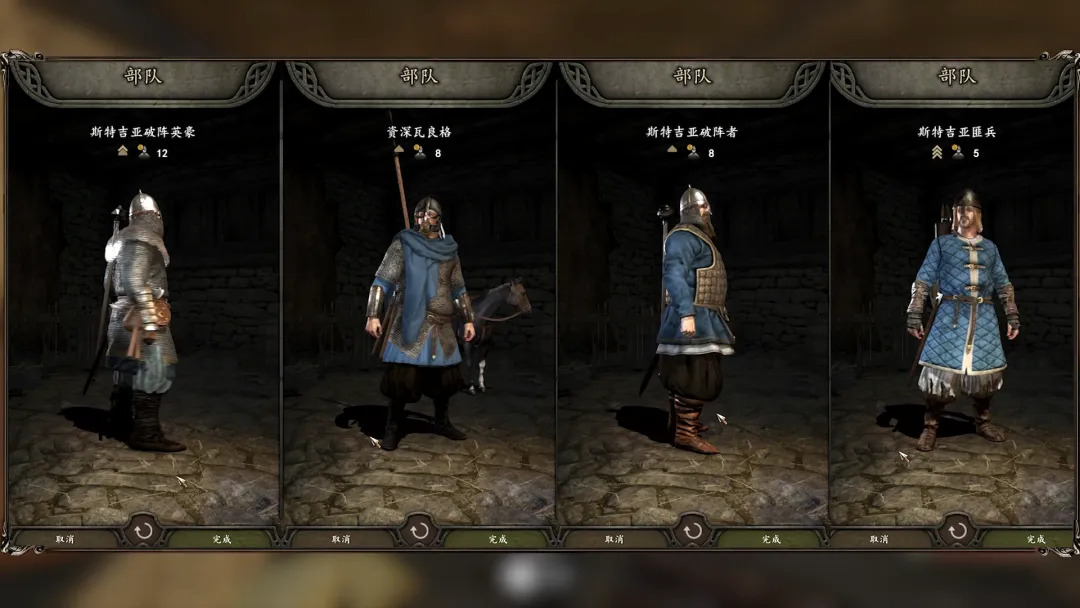Cancel the 斯特吉亚破阵者 troop panel
This screenshot has height=608, width=1080.
[x=614, y=539]
